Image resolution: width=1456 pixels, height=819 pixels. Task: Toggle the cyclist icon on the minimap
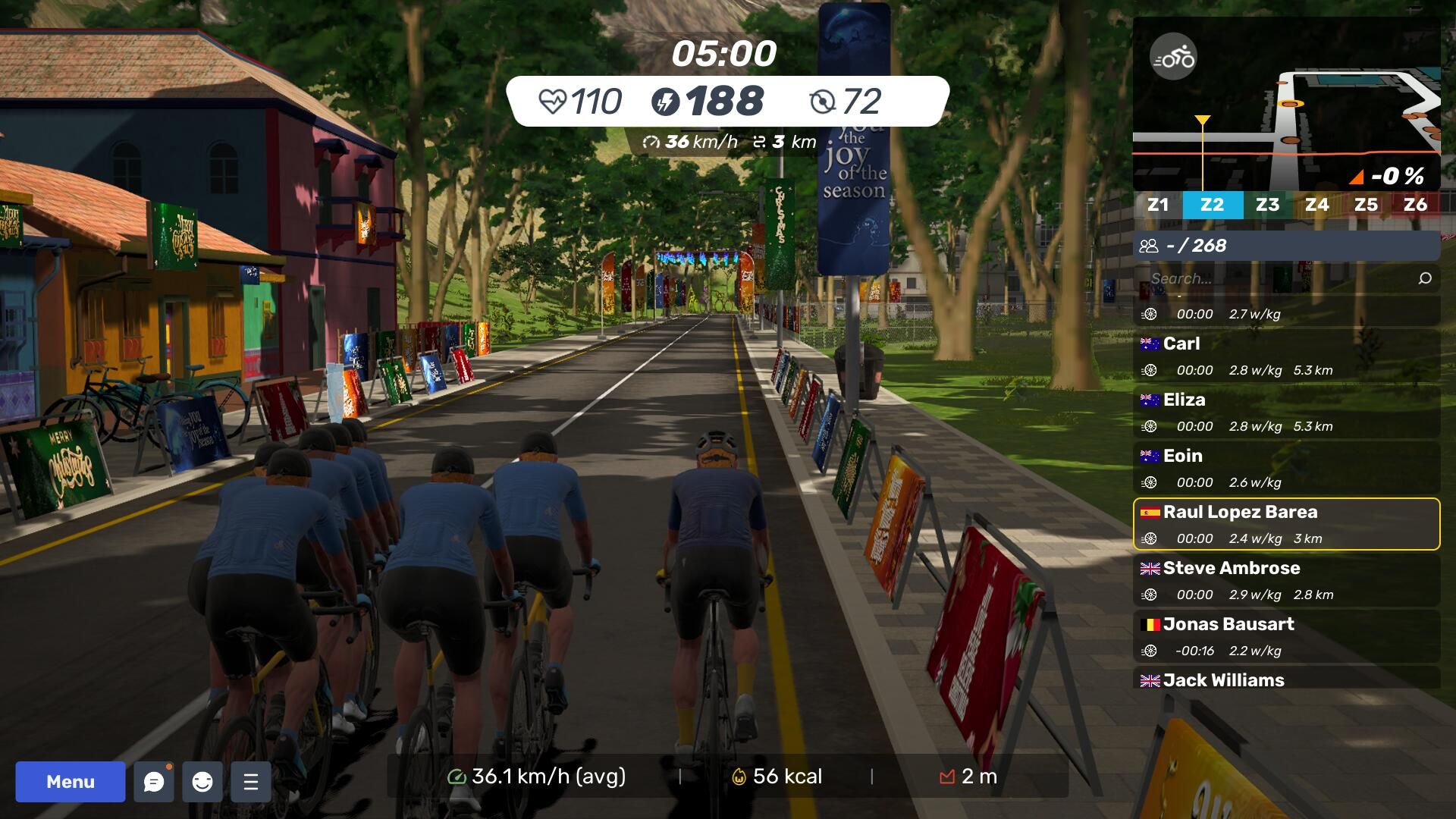tap(1173, 57)
